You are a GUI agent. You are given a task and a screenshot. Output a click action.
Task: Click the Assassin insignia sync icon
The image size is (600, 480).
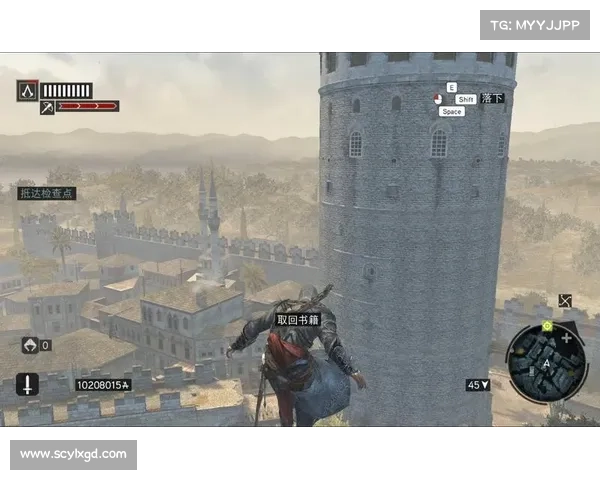27,90
